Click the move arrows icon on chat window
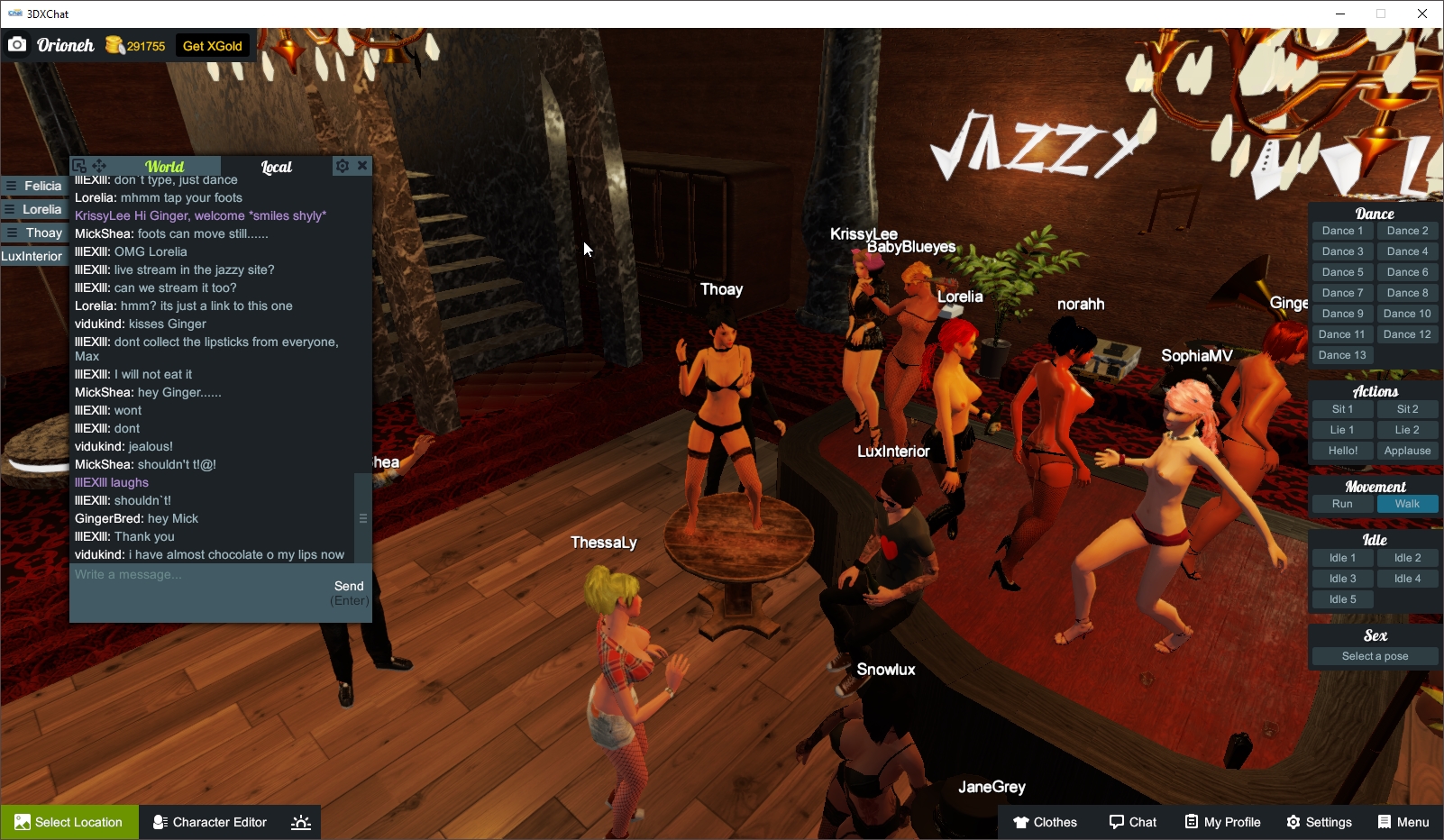 click(100, 166)
